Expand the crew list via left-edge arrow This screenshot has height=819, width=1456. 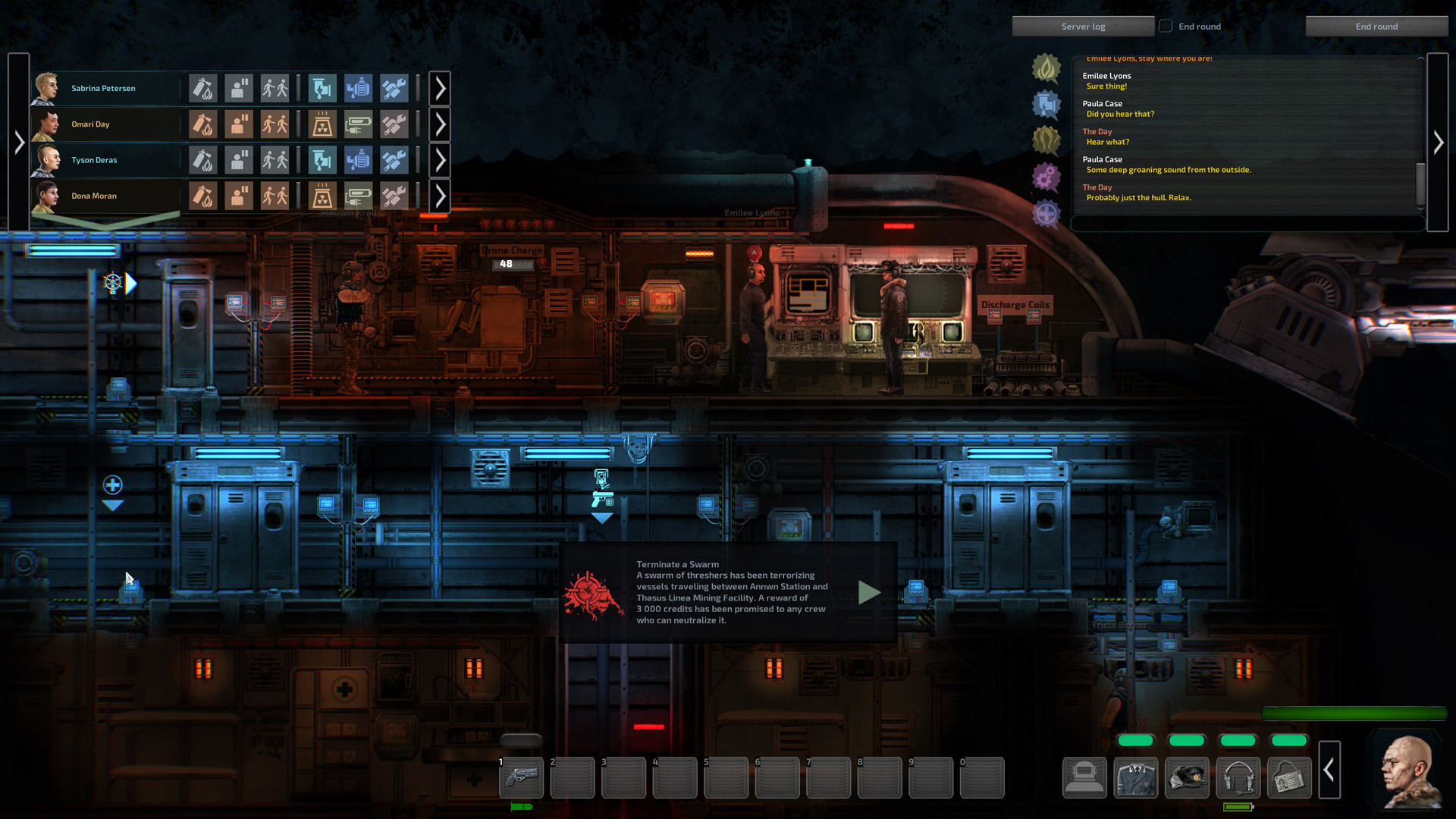point(20,141)
